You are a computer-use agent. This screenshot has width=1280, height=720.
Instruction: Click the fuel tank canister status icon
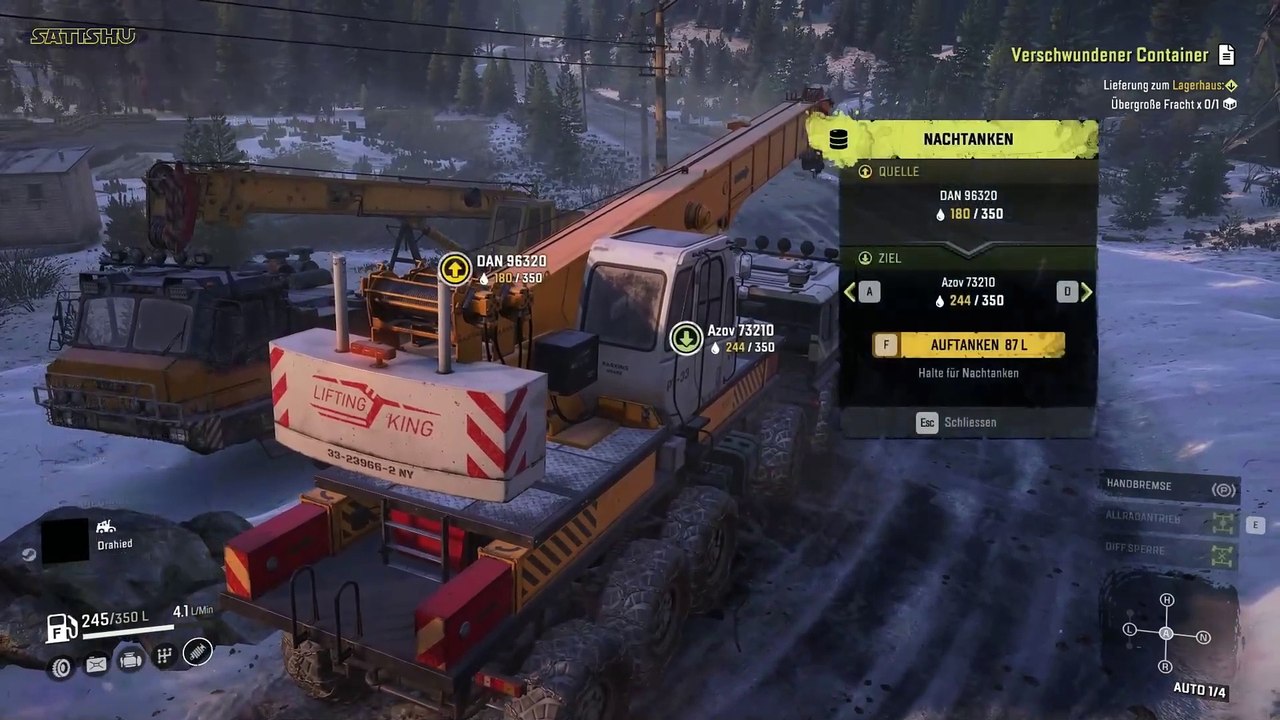coord(96,663)
